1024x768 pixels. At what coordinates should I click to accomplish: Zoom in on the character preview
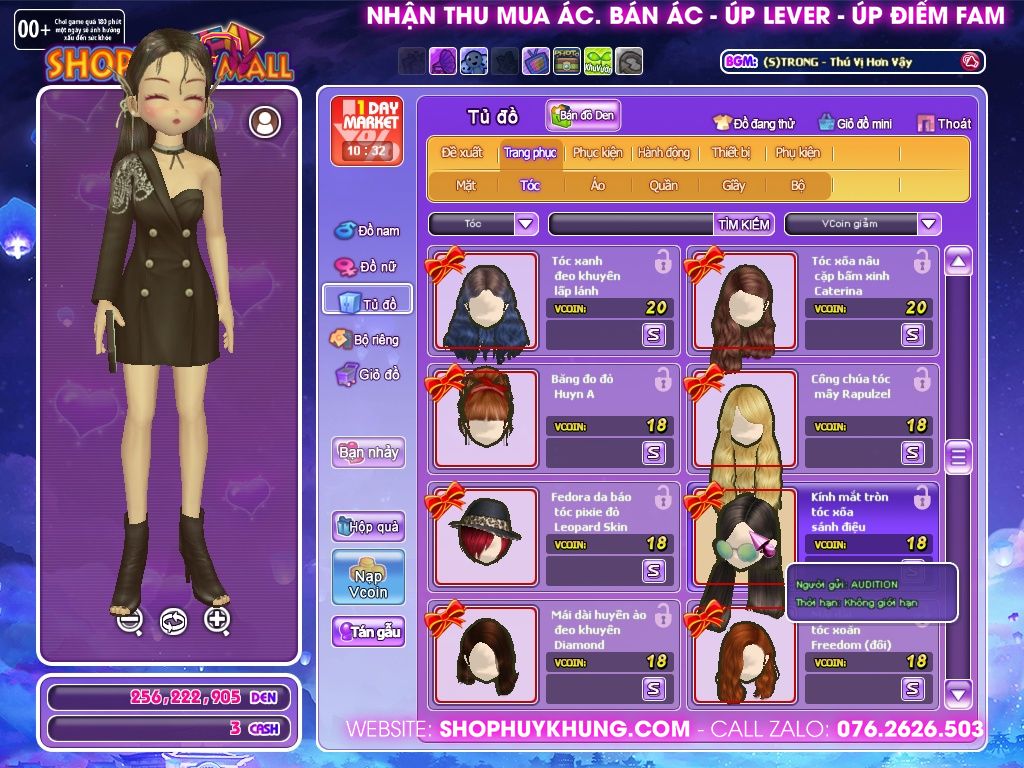217,620
